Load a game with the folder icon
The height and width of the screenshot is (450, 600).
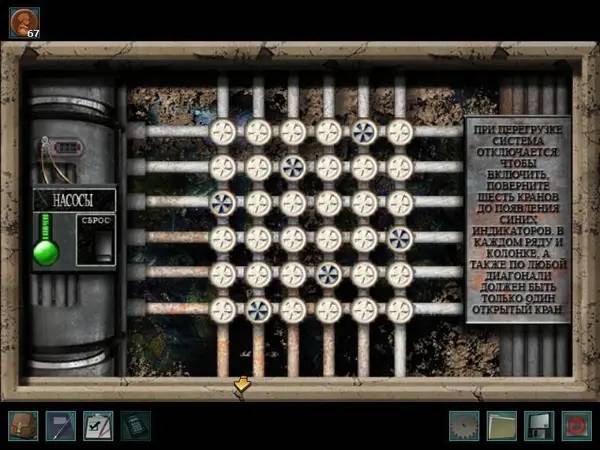[x=501, y=425]
